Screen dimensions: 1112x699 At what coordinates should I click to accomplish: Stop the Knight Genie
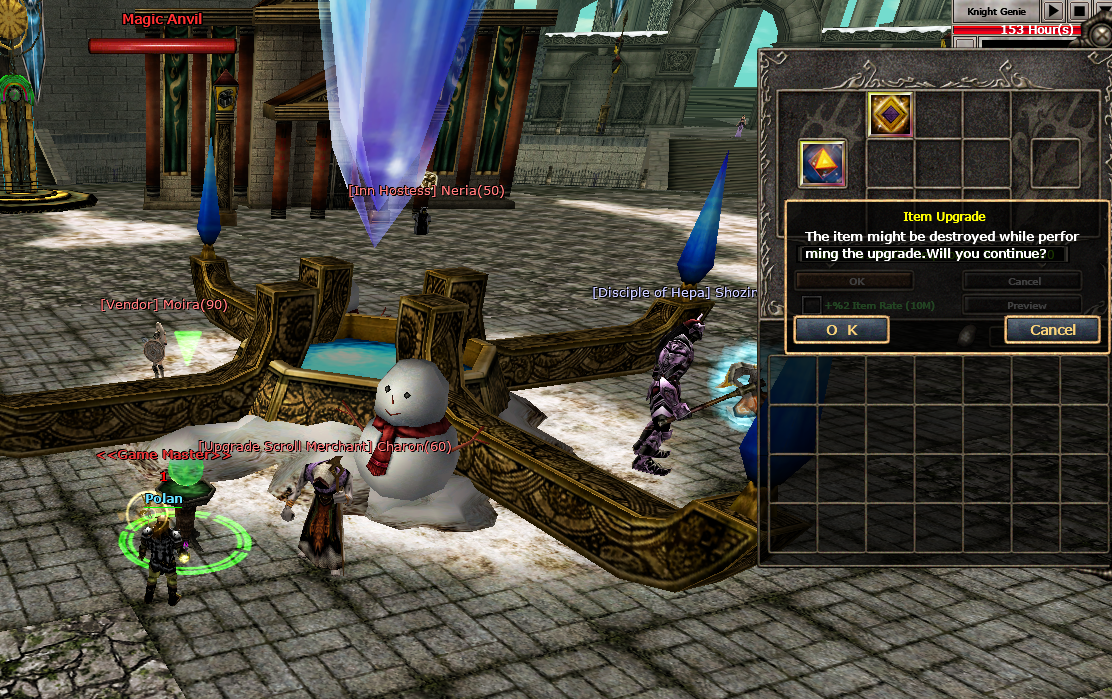[1079, 11]
